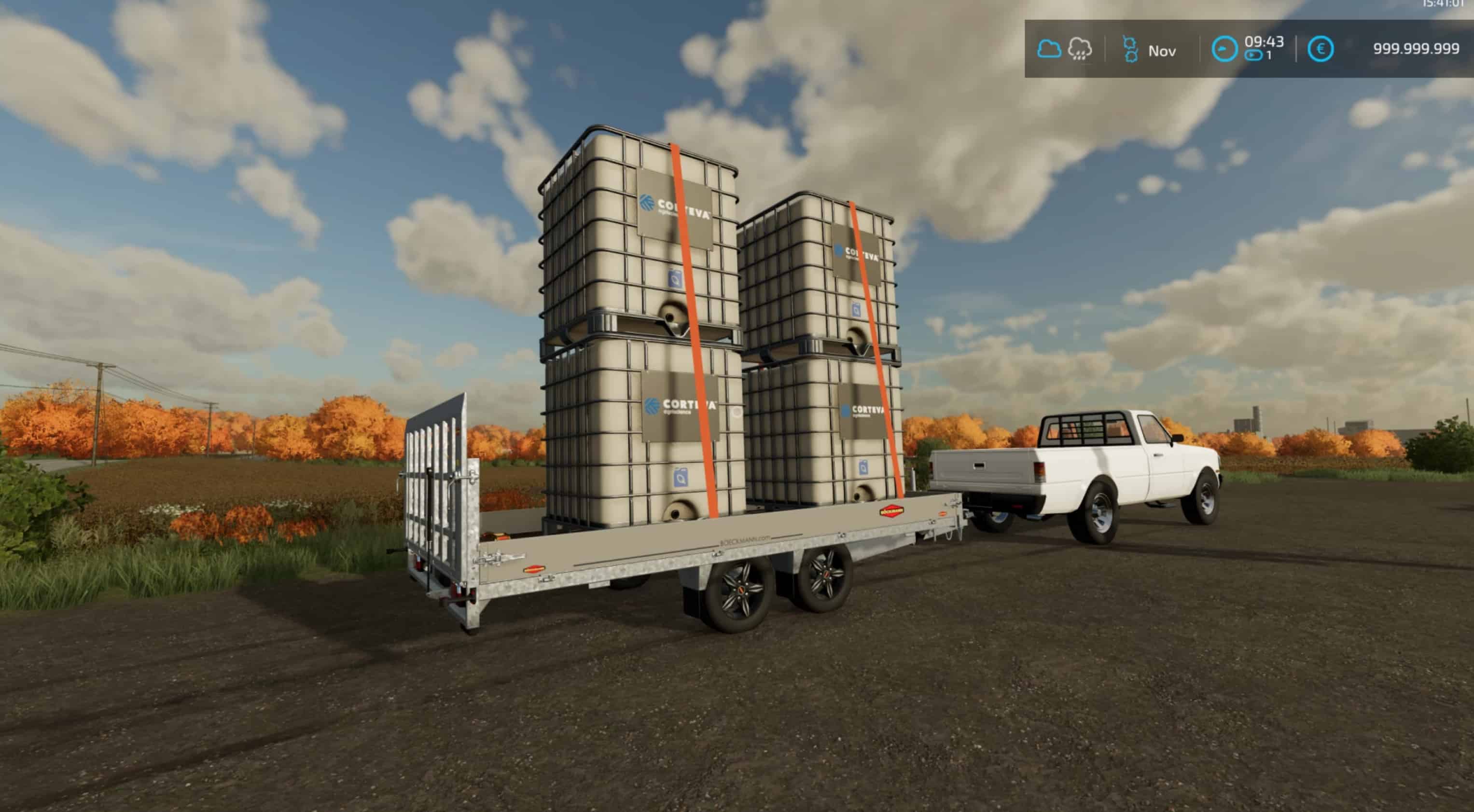Click the 09:43 clock readout
This screenshot has height=812, width=1474.
click(x=1265, y=42)
